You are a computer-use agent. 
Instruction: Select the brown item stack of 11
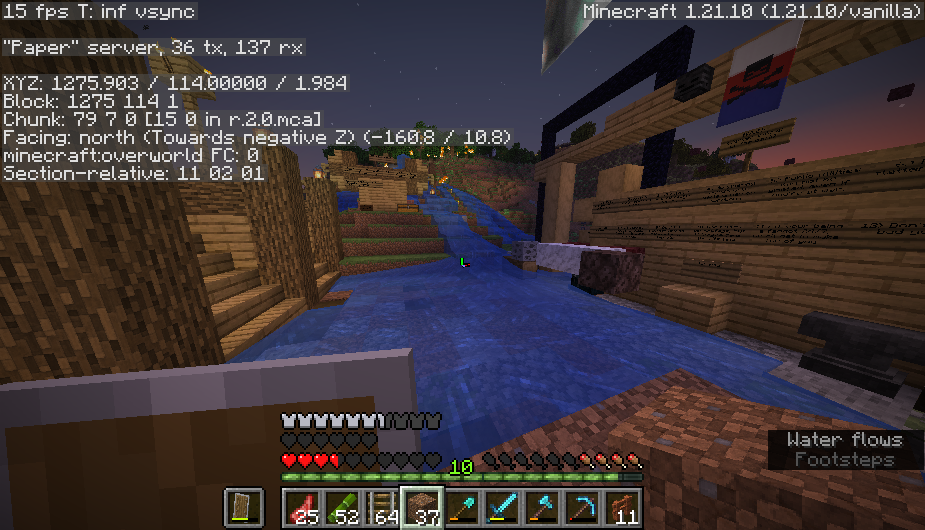tap(621, 508)
